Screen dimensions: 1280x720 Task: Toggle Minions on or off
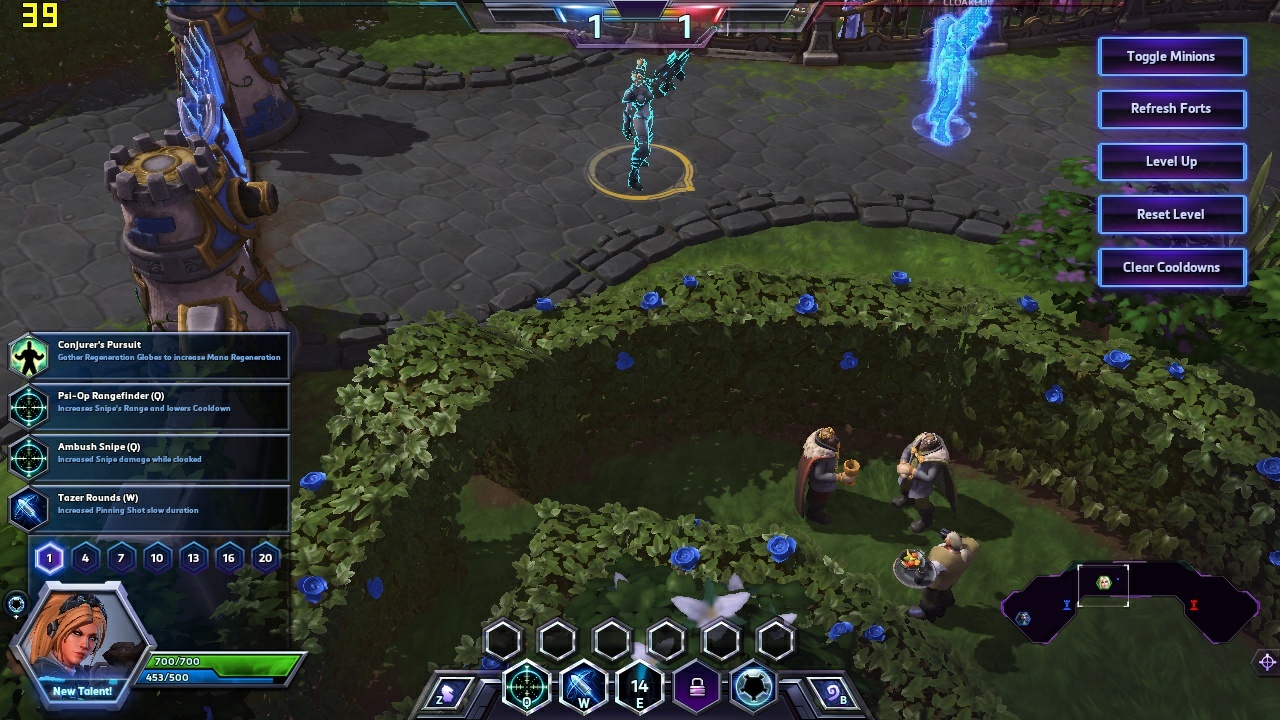click(1171, 57)
